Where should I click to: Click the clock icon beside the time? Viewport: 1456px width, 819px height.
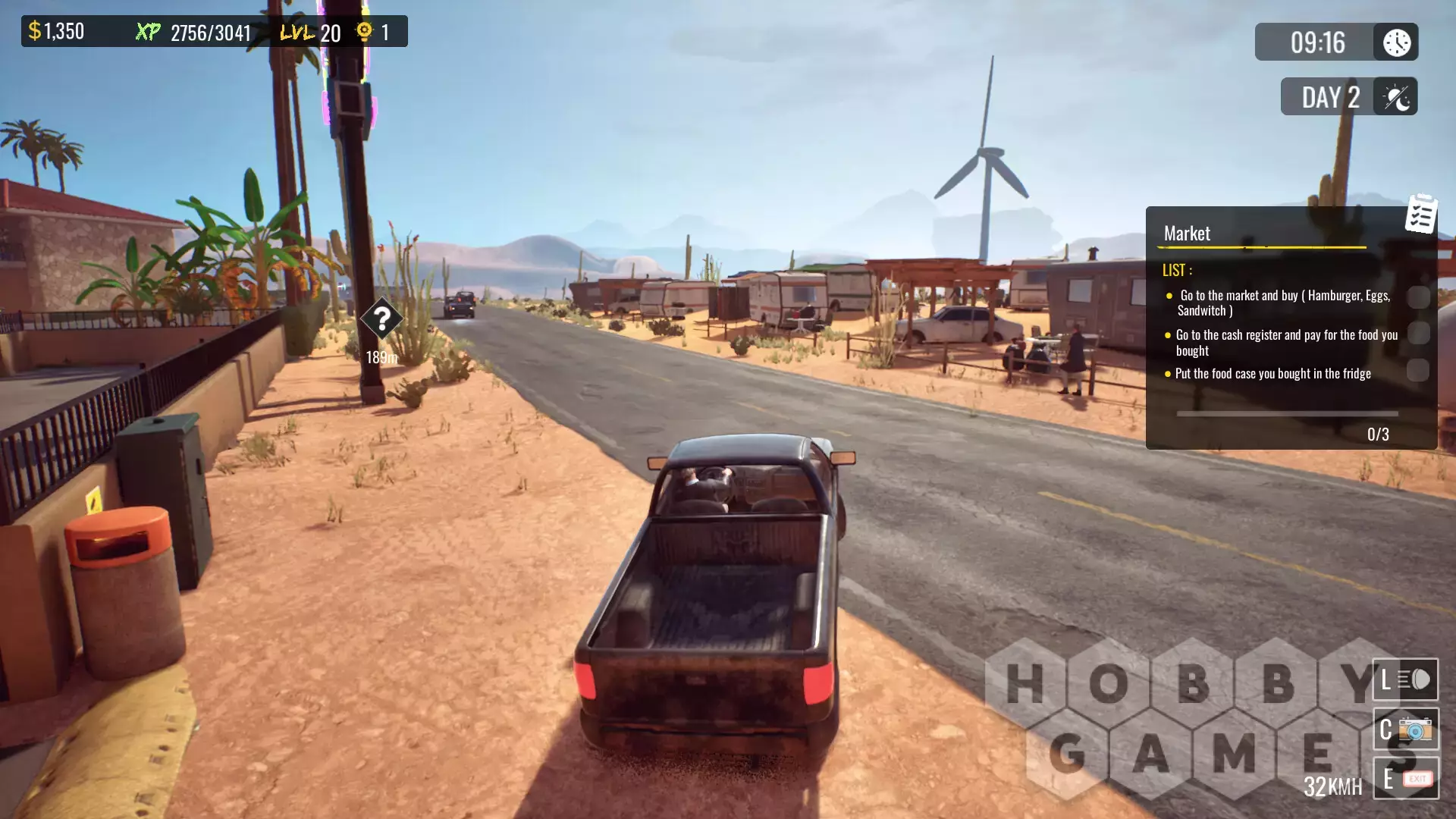(1396, 42)
